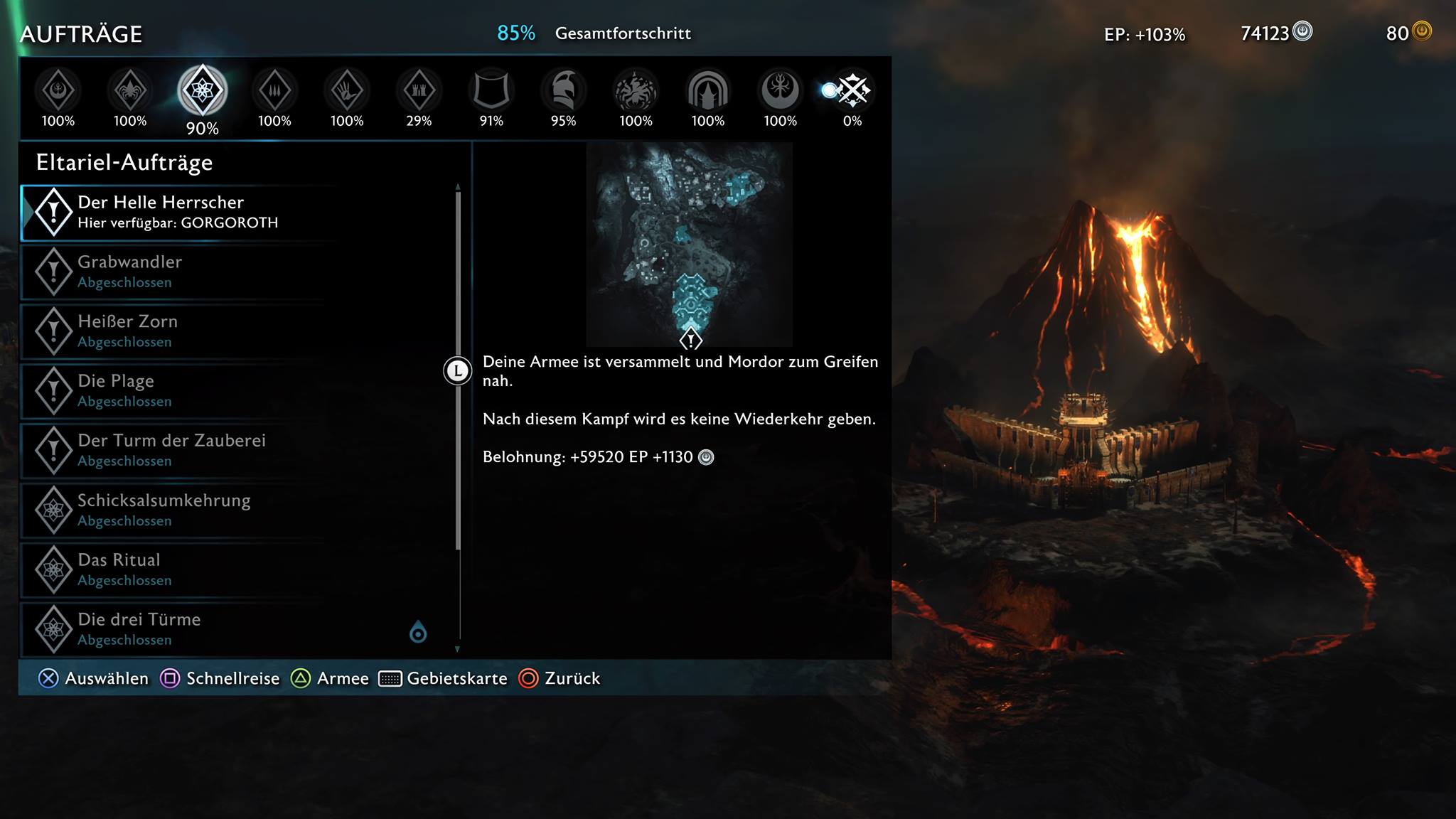Switch to the shield-shaped tab at 91%
Screen dimensions: 1456x819
point(491,91)
